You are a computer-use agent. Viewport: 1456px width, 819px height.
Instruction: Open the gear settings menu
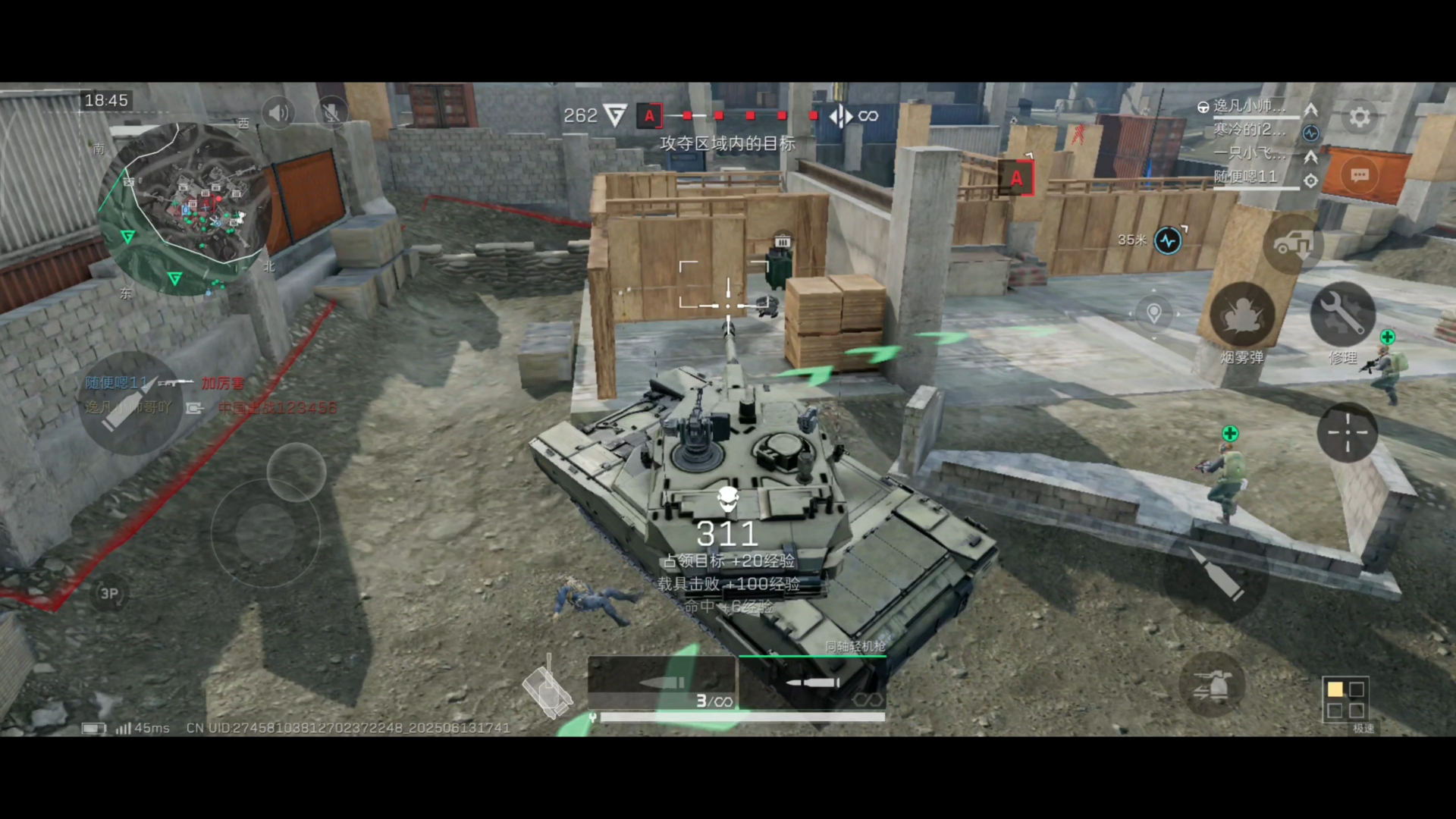[1359, 118]
